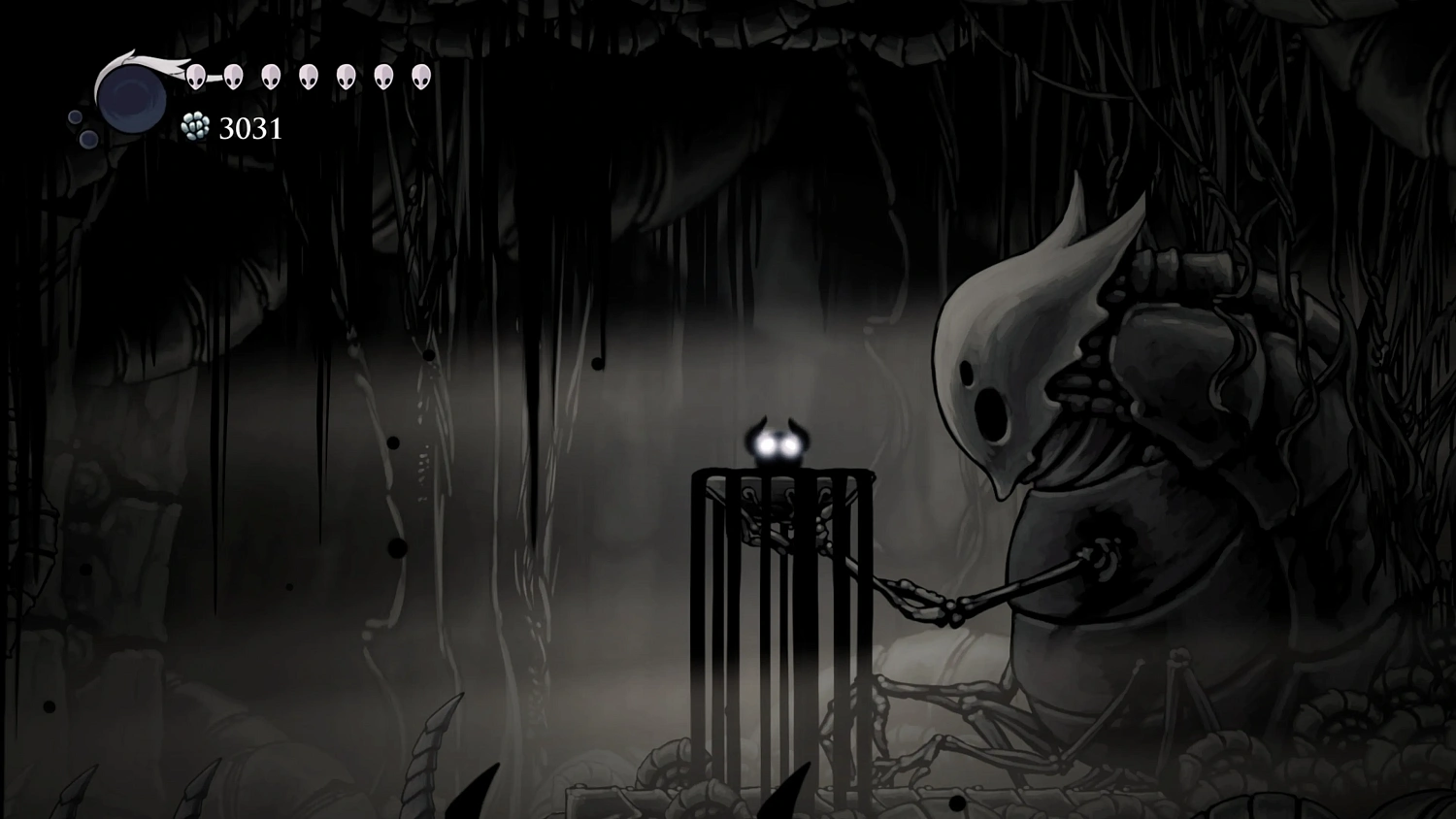Click the smaller soul orb at bottom left
Viewport: 1456px width, 819px height.
tap(74, 117)
